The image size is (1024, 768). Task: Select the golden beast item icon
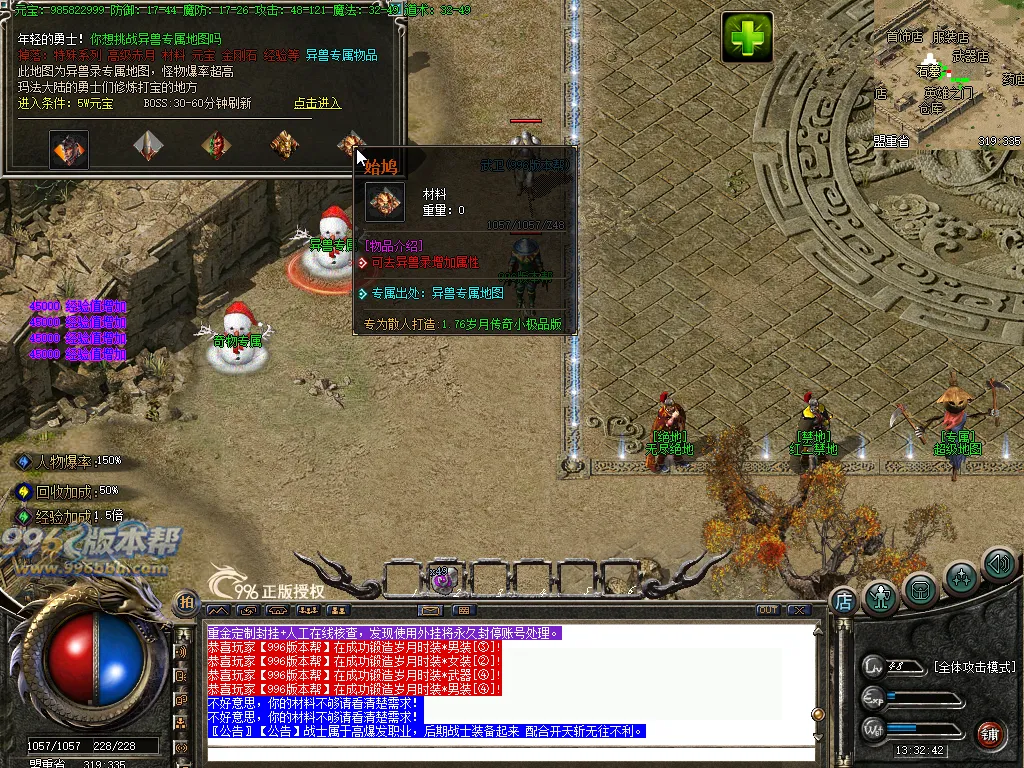(x=285, y=146)
